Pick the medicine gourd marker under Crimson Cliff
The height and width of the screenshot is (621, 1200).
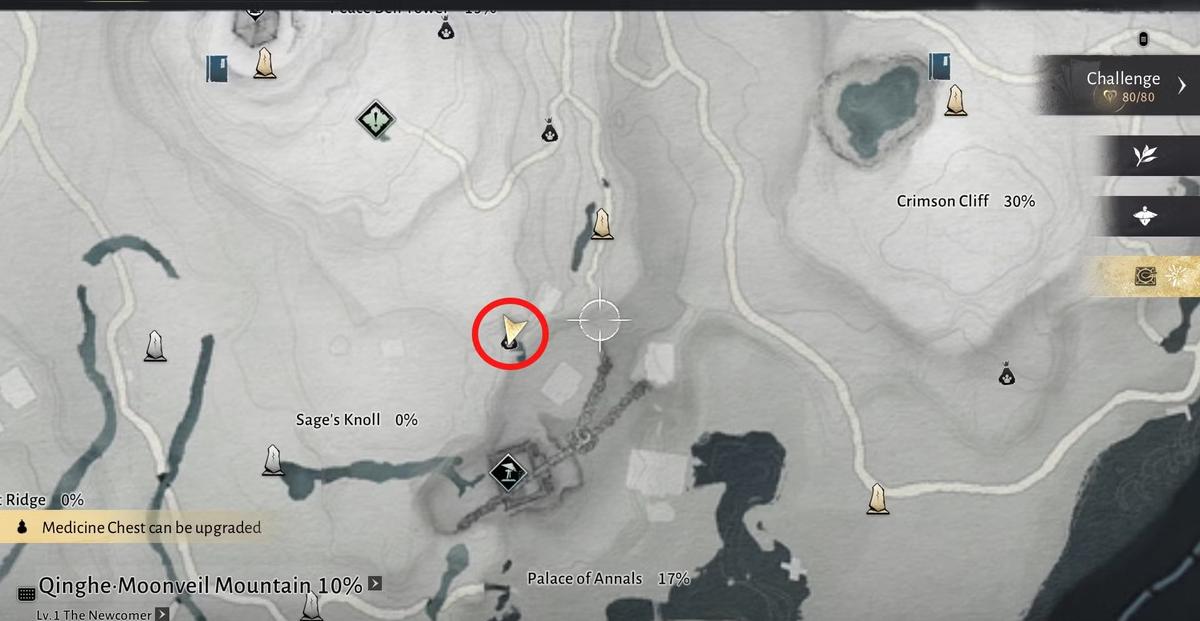pos(1007,374)
